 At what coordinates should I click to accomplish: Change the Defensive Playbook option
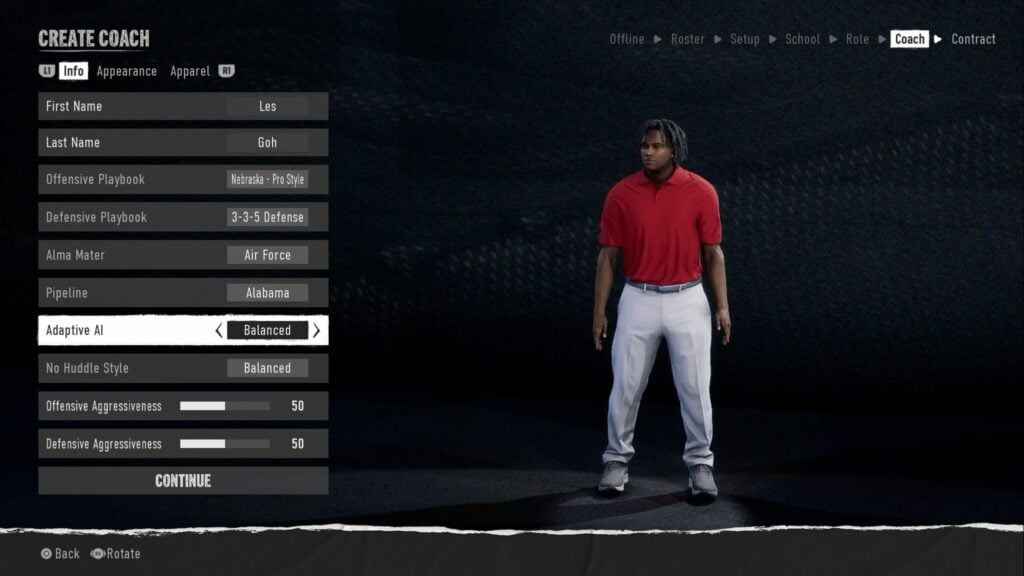183,217
